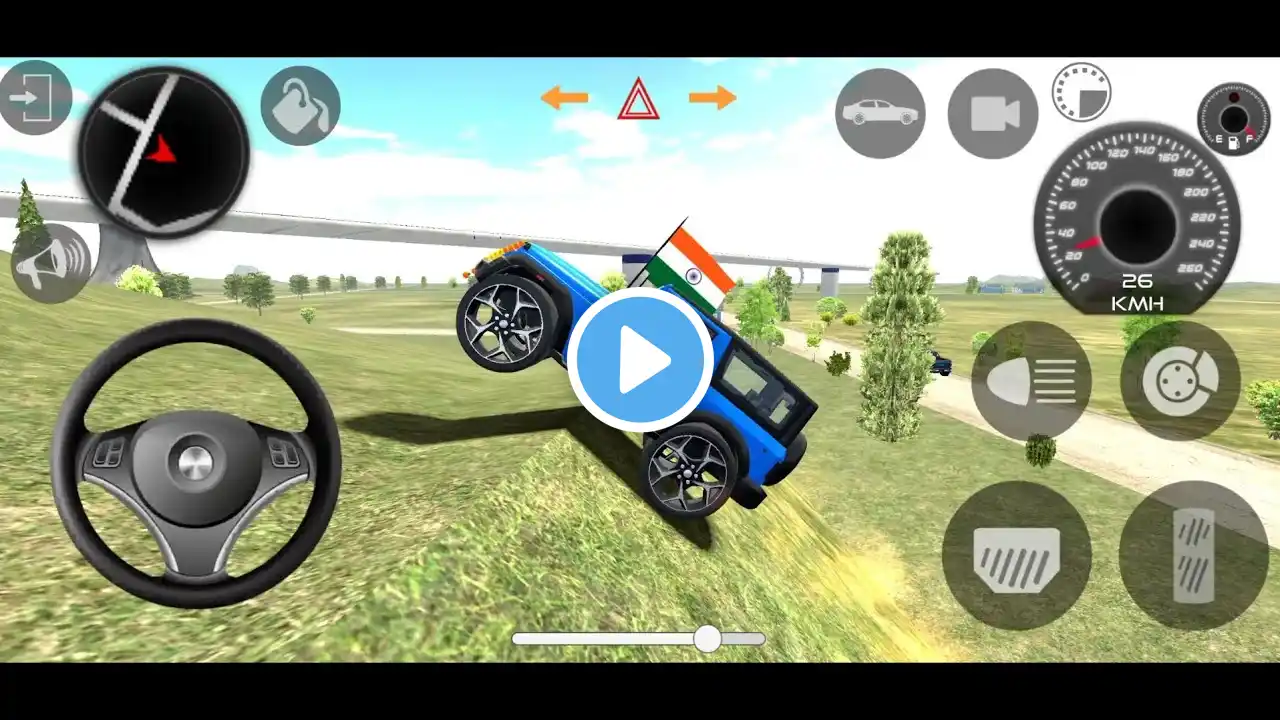Tap the quarter-filled round dial icon
The width and height of the screenshot is (1280, 720).
pos(1081,92)
